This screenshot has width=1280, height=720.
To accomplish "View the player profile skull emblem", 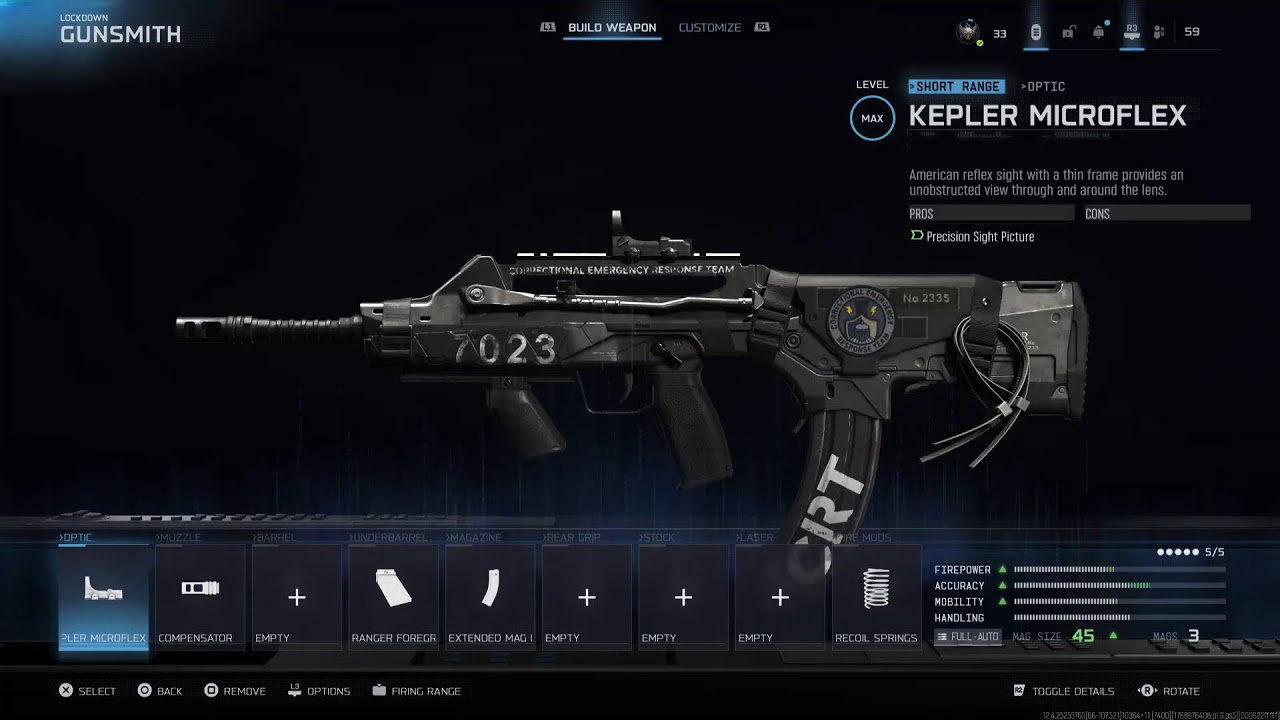I will pos(967,32).
